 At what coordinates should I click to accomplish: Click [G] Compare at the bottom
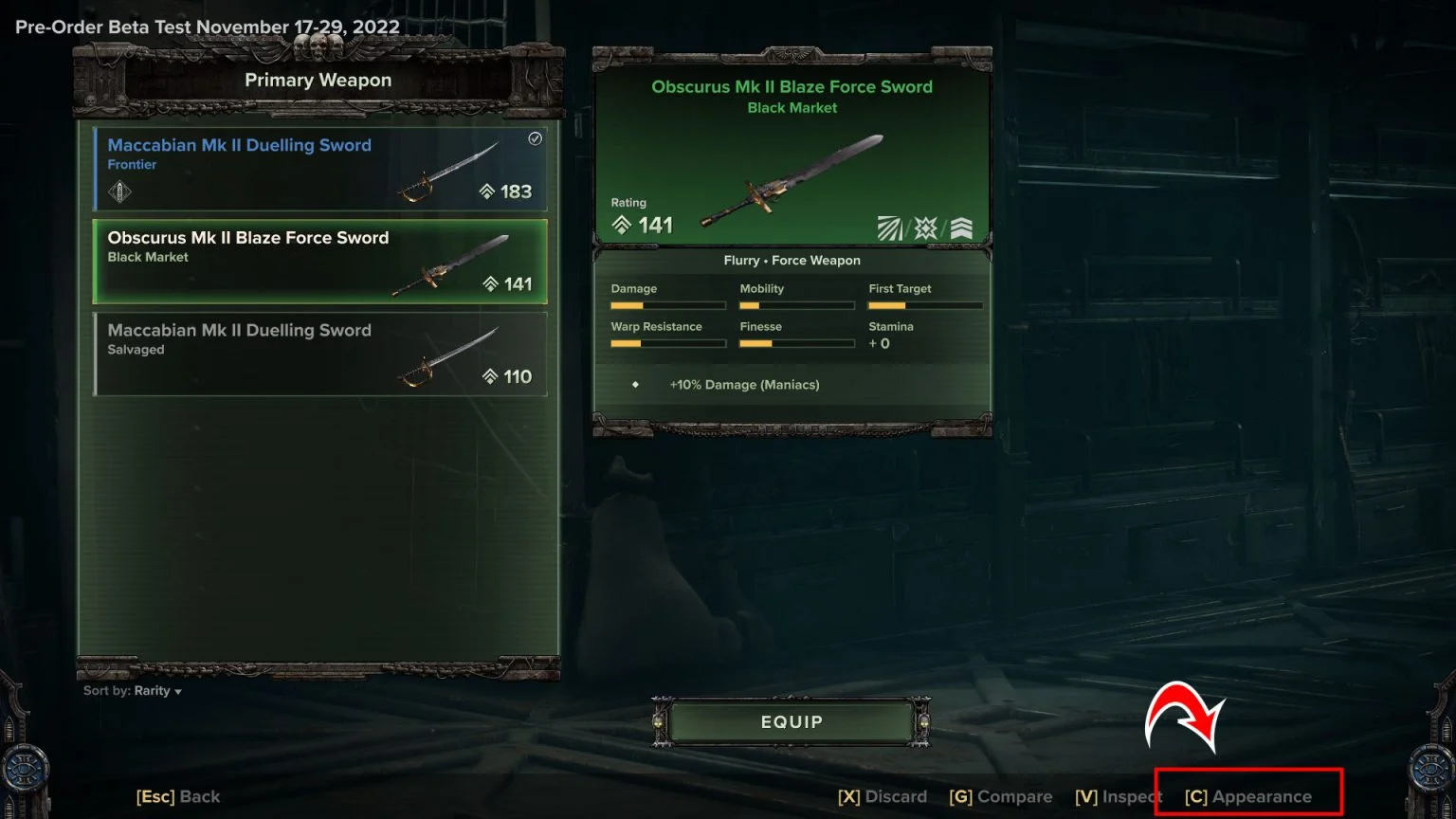[x=1001, y=796]
